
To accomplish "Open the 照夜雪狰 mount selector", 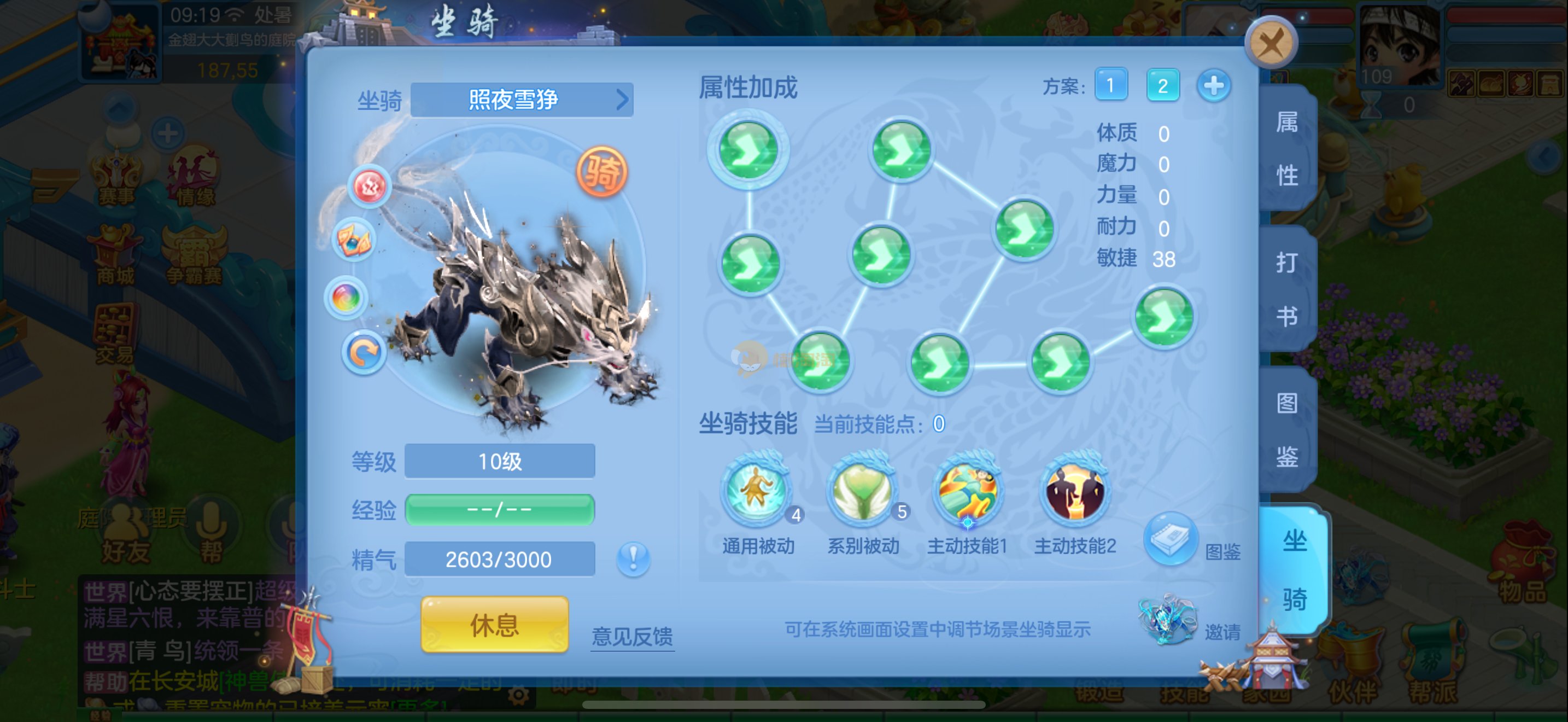I will 522,99.
